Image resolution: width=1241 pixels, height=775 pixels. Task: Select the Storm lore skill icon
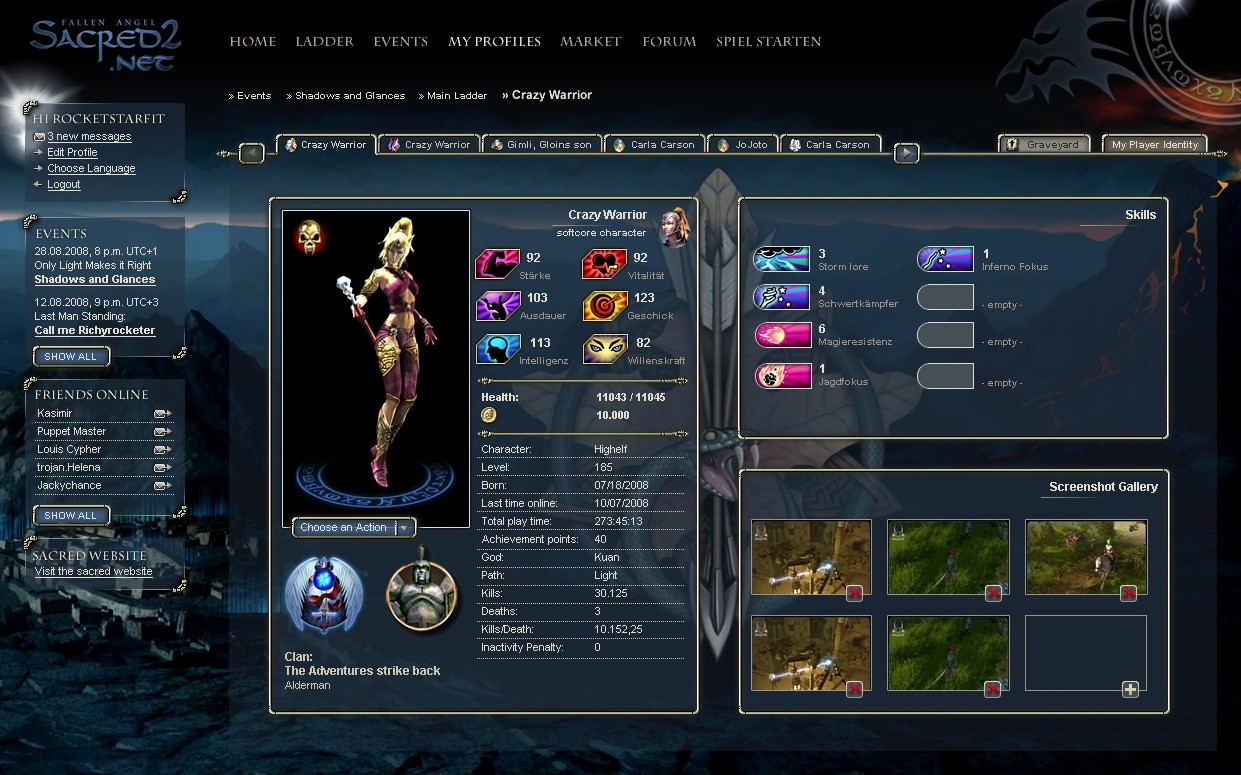781,260
